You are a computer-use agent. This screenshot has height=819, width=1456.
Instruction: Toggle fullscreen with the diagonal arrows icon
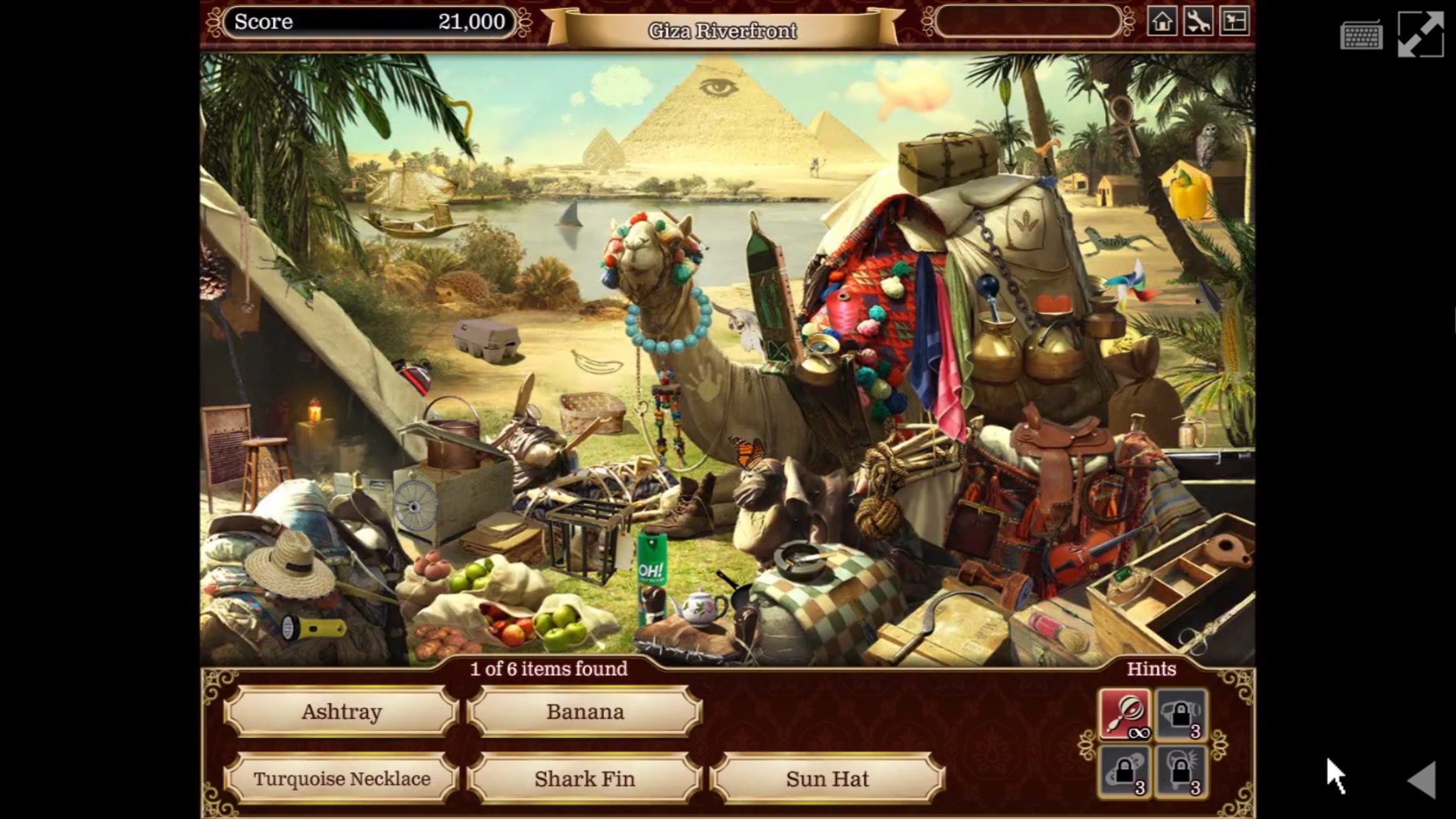point(1420,34)
